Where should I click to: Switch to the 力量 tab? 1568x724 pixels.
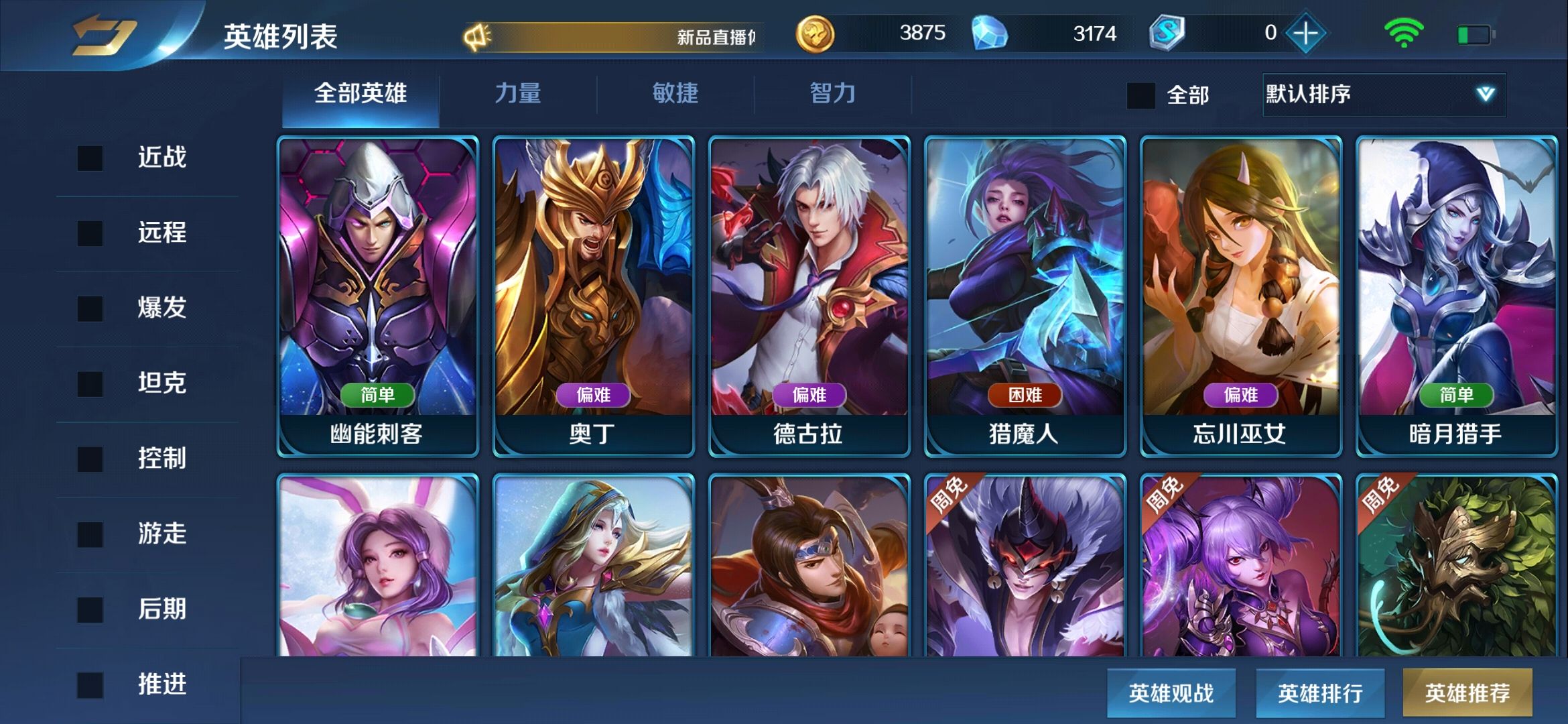pos(517,93)
